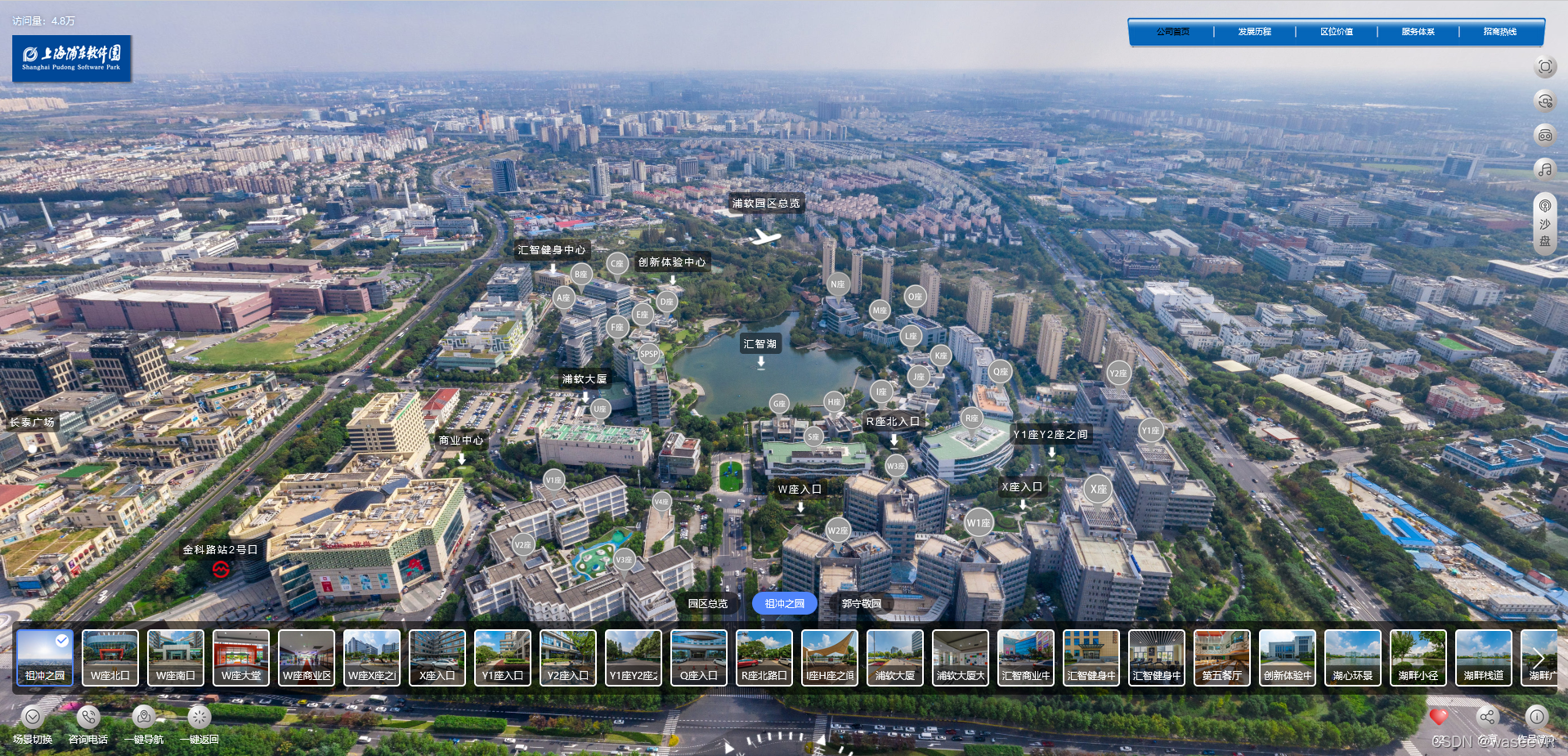Viewport: 1568px width, 756px height.
Task: Choose the W座大堂 scene thumbnail
Action: point(241,658)
